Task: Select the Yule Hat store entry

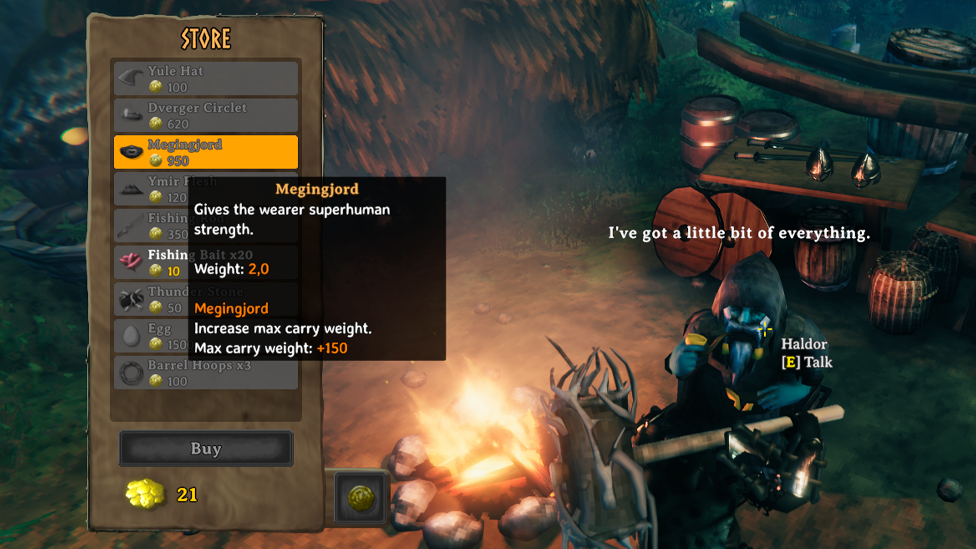Action: point(205,79)
